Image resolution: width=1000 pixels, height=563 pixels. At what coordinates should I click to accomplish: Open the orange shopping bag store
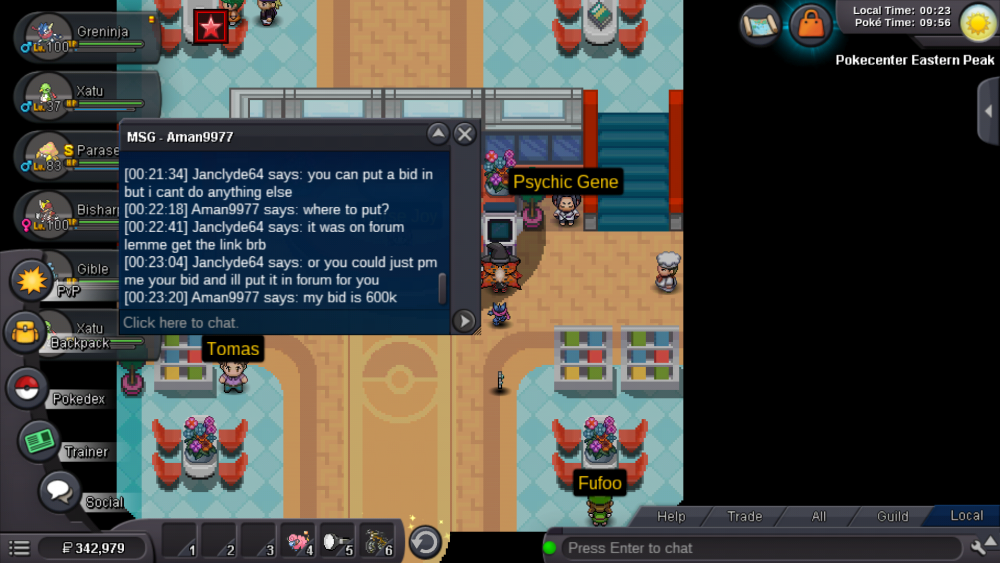tap(810, 24)
